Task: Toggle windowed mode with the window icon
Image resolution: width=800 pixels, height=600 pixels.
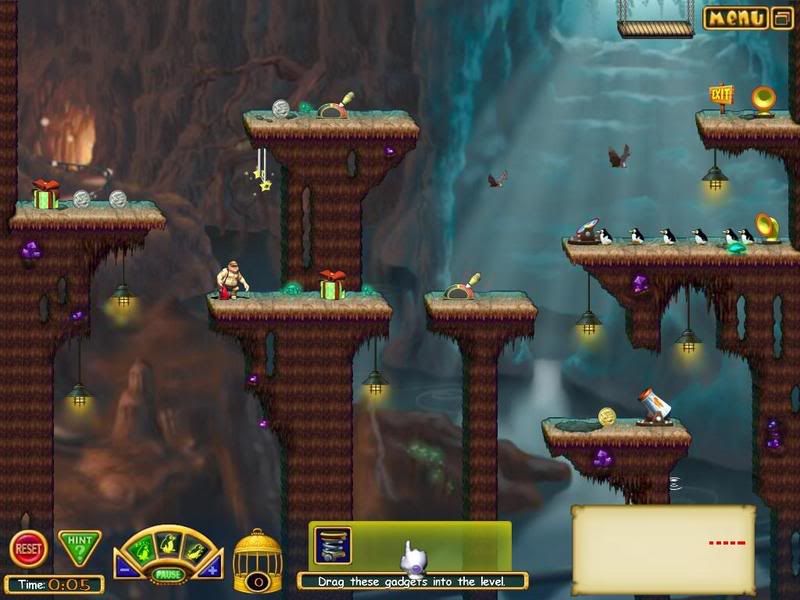Action: (x=783, y=18)
